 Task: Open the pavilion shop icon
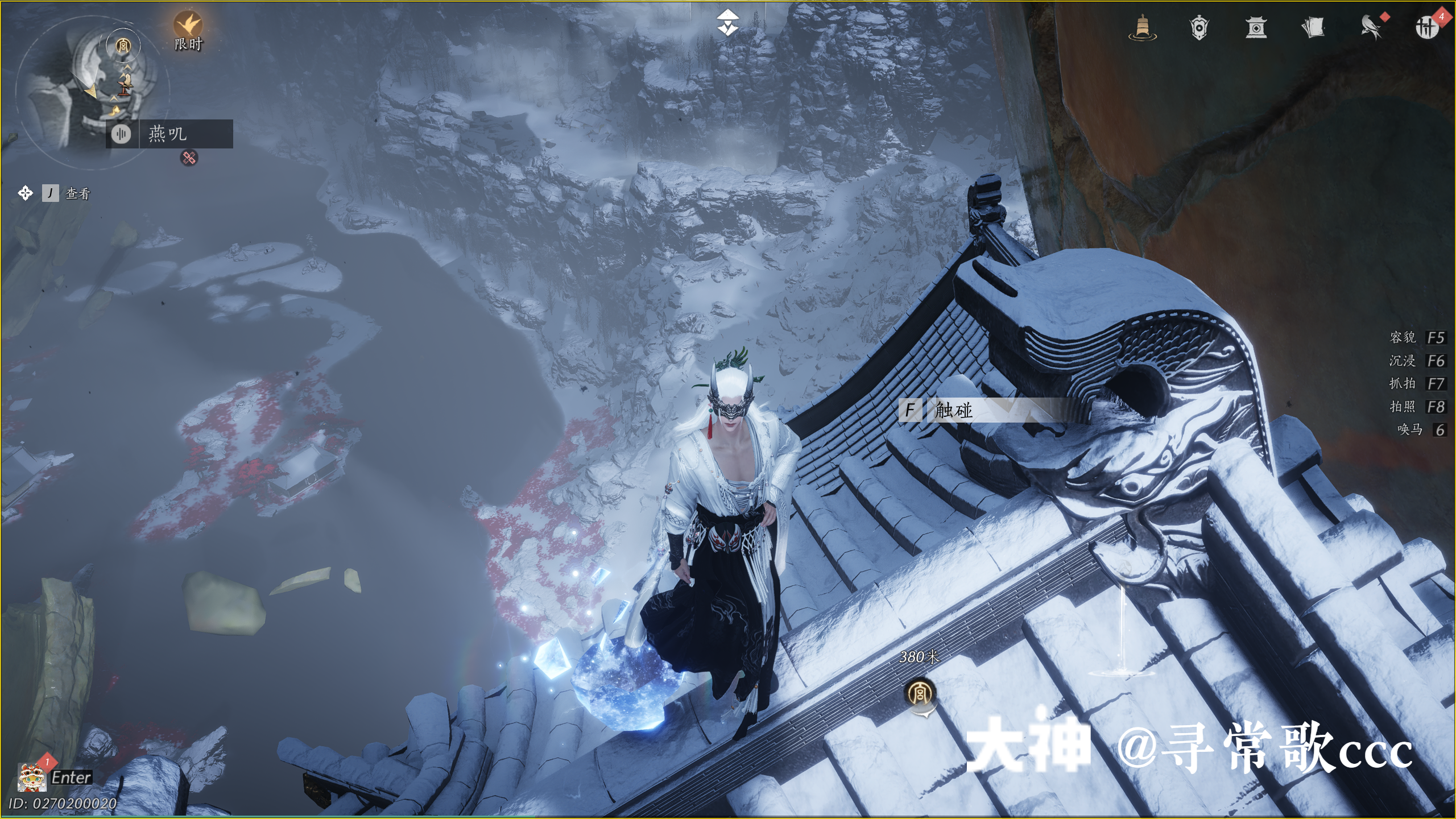tap(1256, 27)
